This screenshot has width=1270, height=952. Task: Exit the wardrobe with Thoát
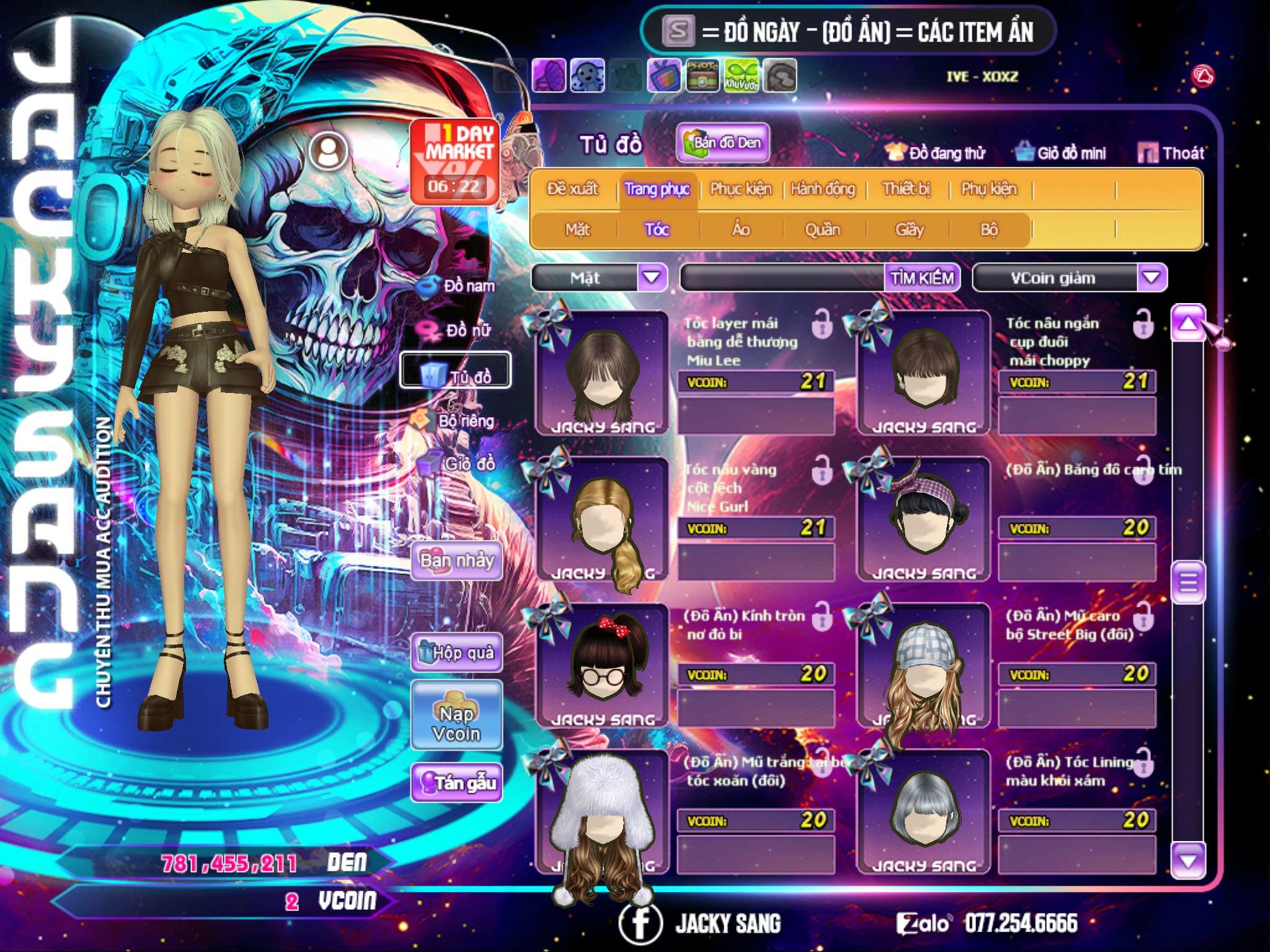click(1171, 152)
